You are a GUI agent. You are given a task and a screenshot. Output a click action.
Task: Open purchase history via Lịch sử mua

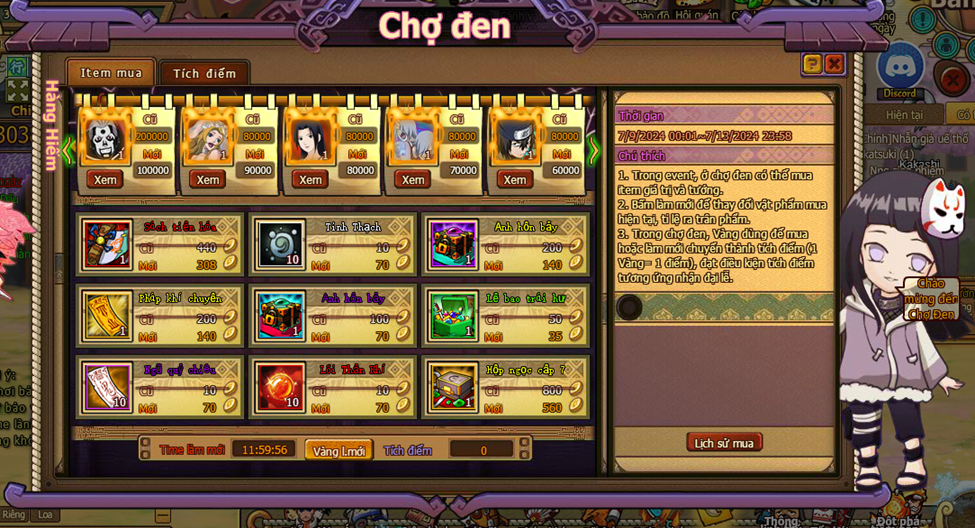click(x=724, y=443)
